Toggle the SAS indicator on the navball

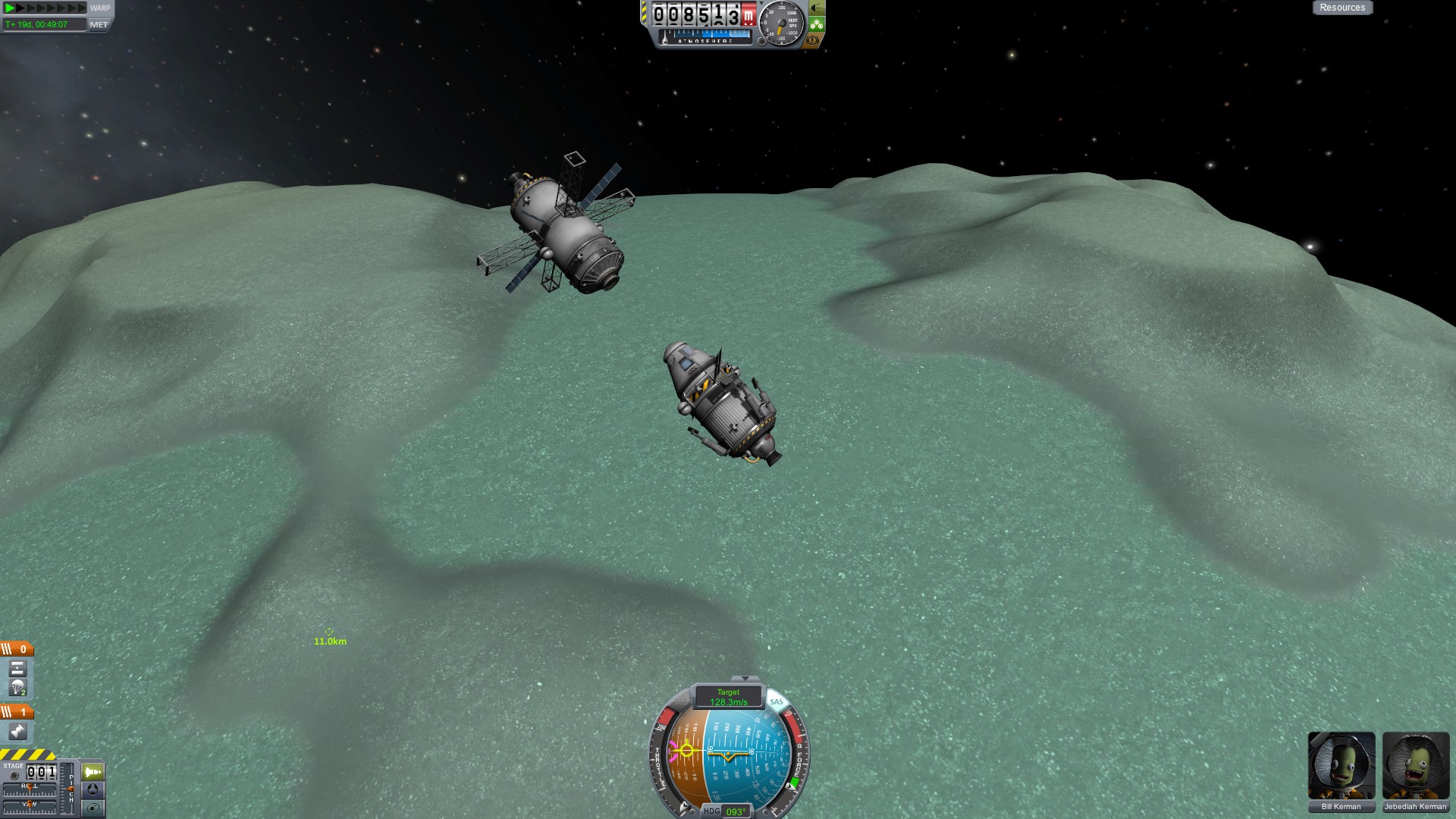point(777,701)
